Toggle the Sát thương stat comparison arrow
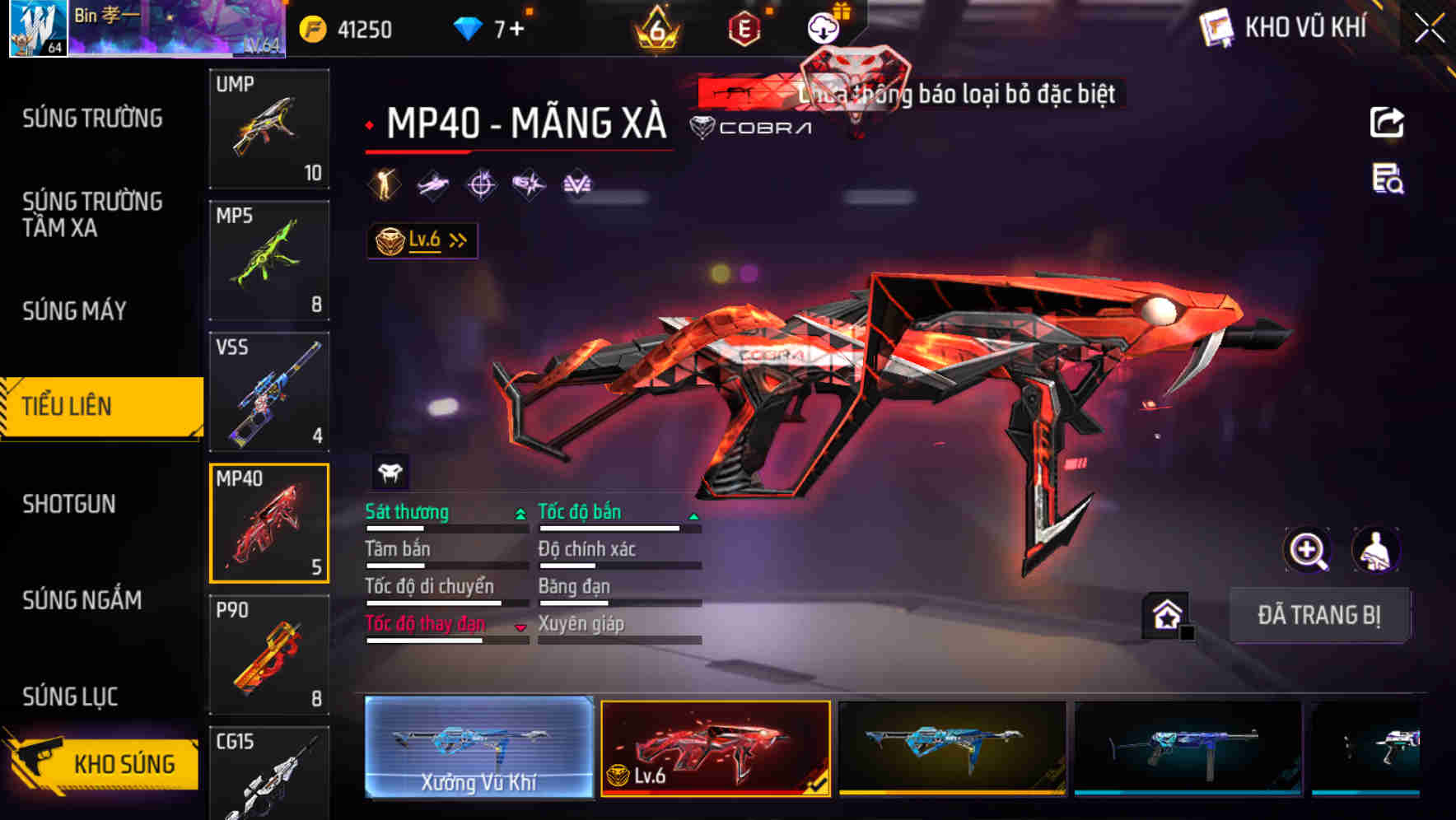 click(520, 514)
